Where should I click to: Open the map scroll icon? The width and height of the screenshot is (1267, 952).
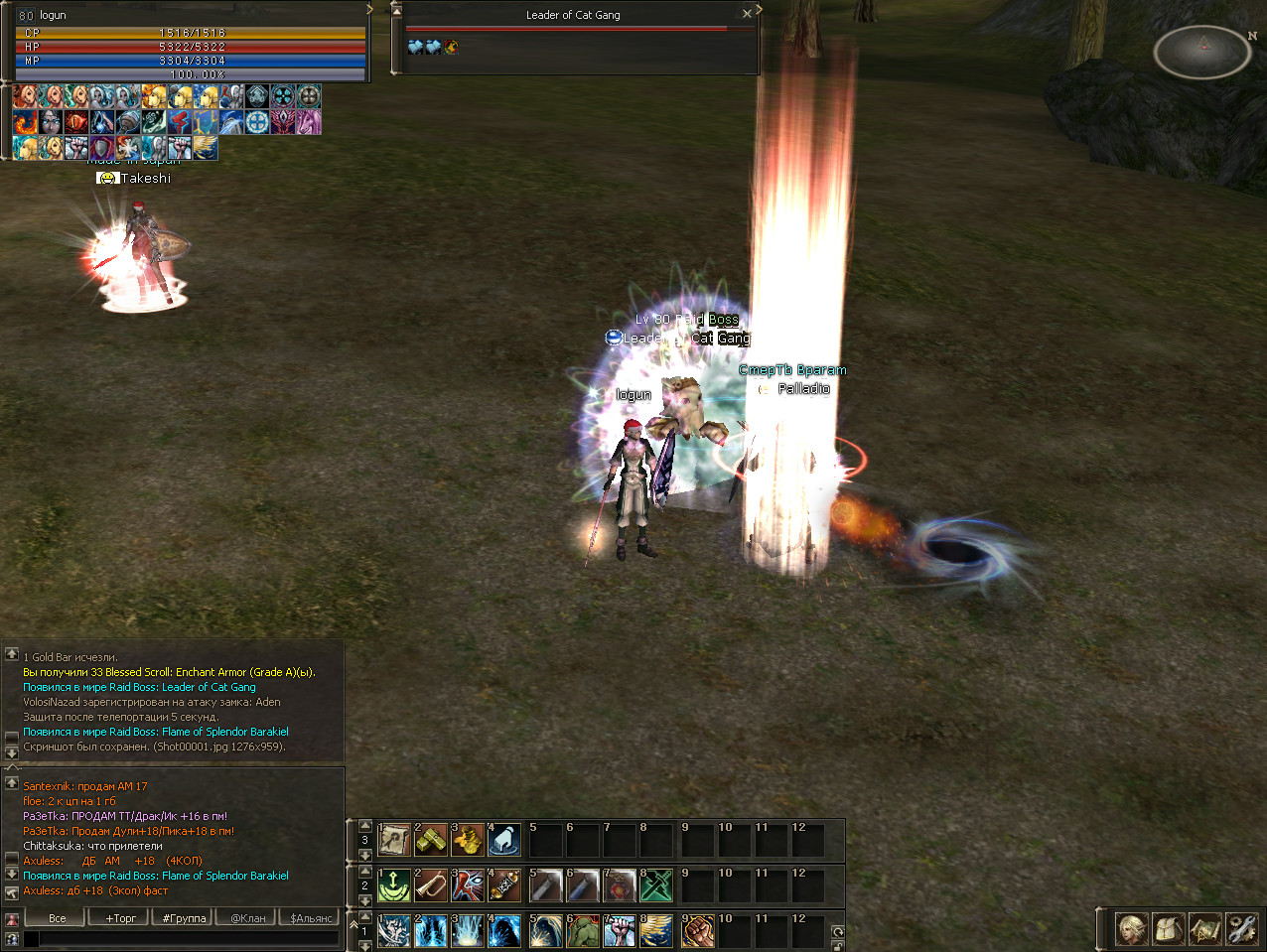(x=1204, y=930)
